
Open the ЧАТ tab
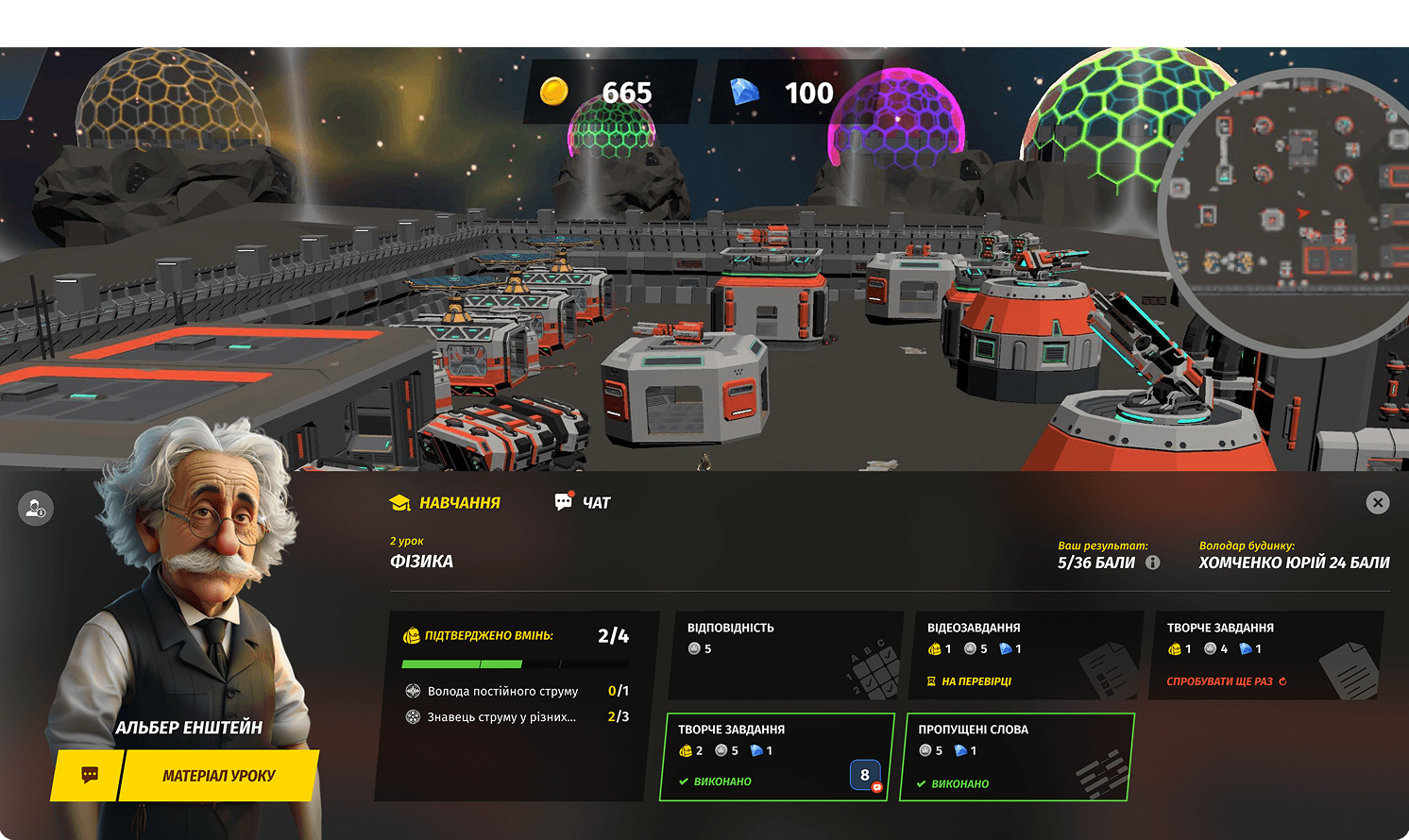pos(583,502)
